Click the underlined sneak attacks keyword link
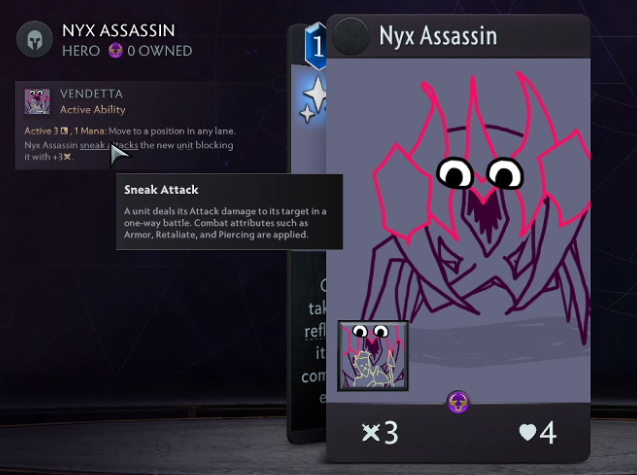This screenshot has width=637, height=475. pyautogui.click(x=112, y=145)
